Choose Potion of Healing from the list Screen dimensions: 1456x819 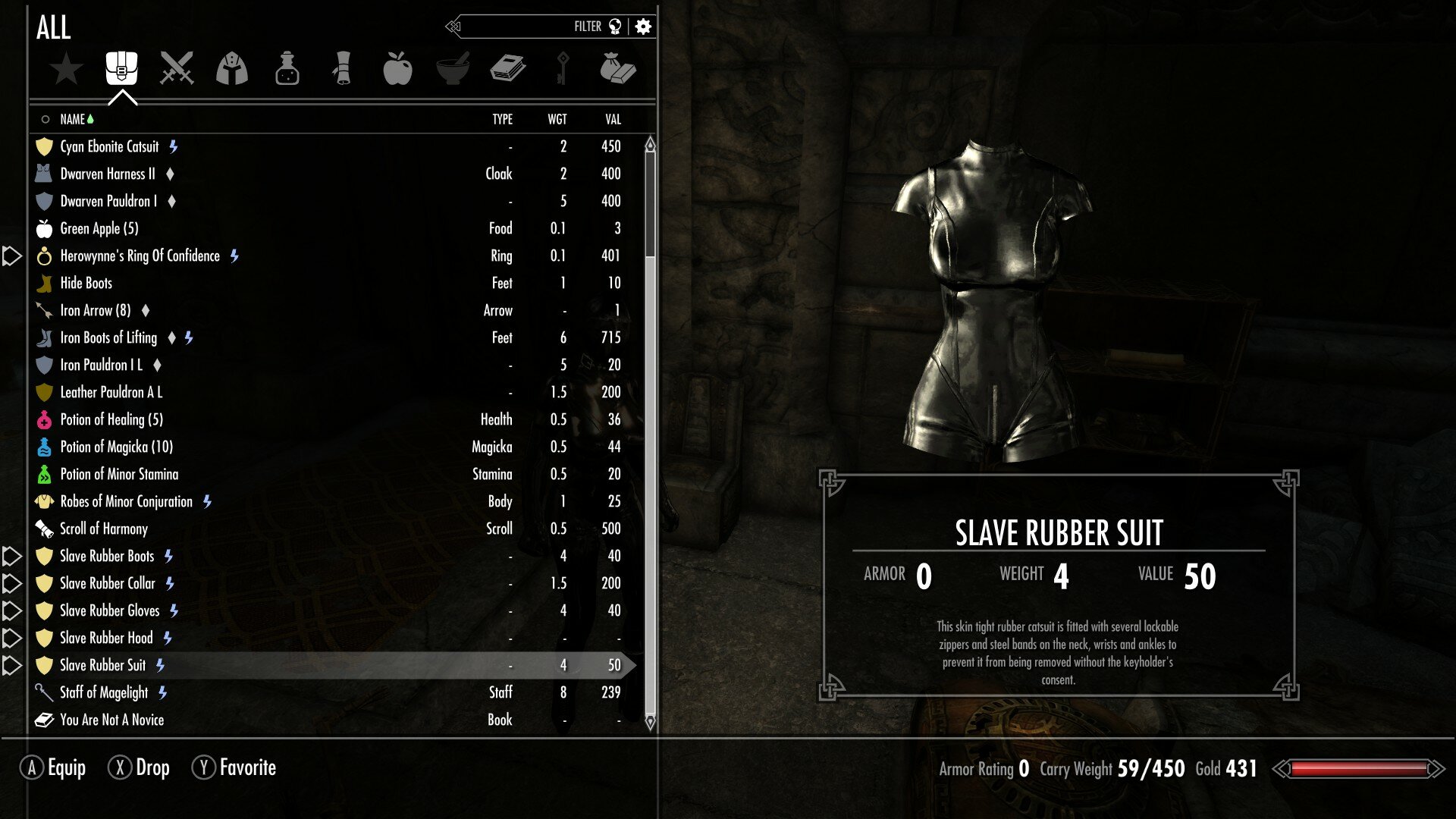pos(111,419)
